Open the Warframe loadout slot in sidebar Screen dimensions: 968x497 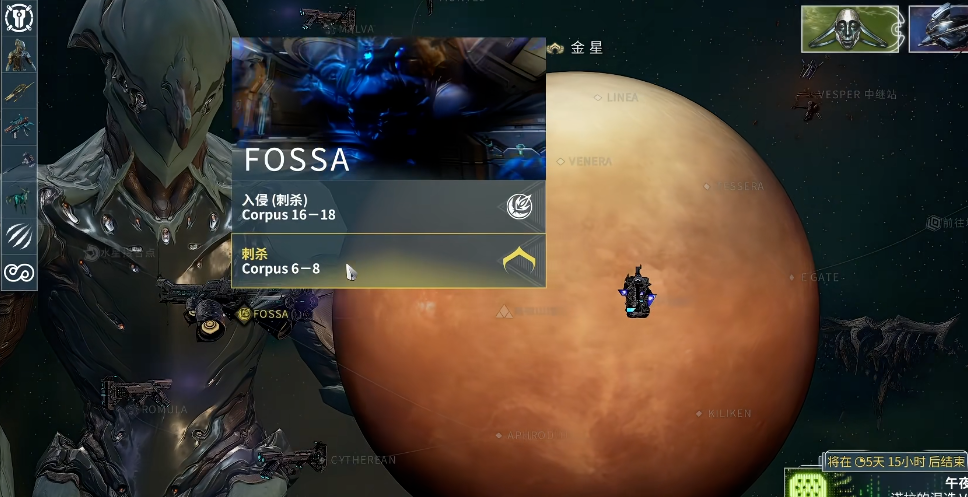pos(19,56)
